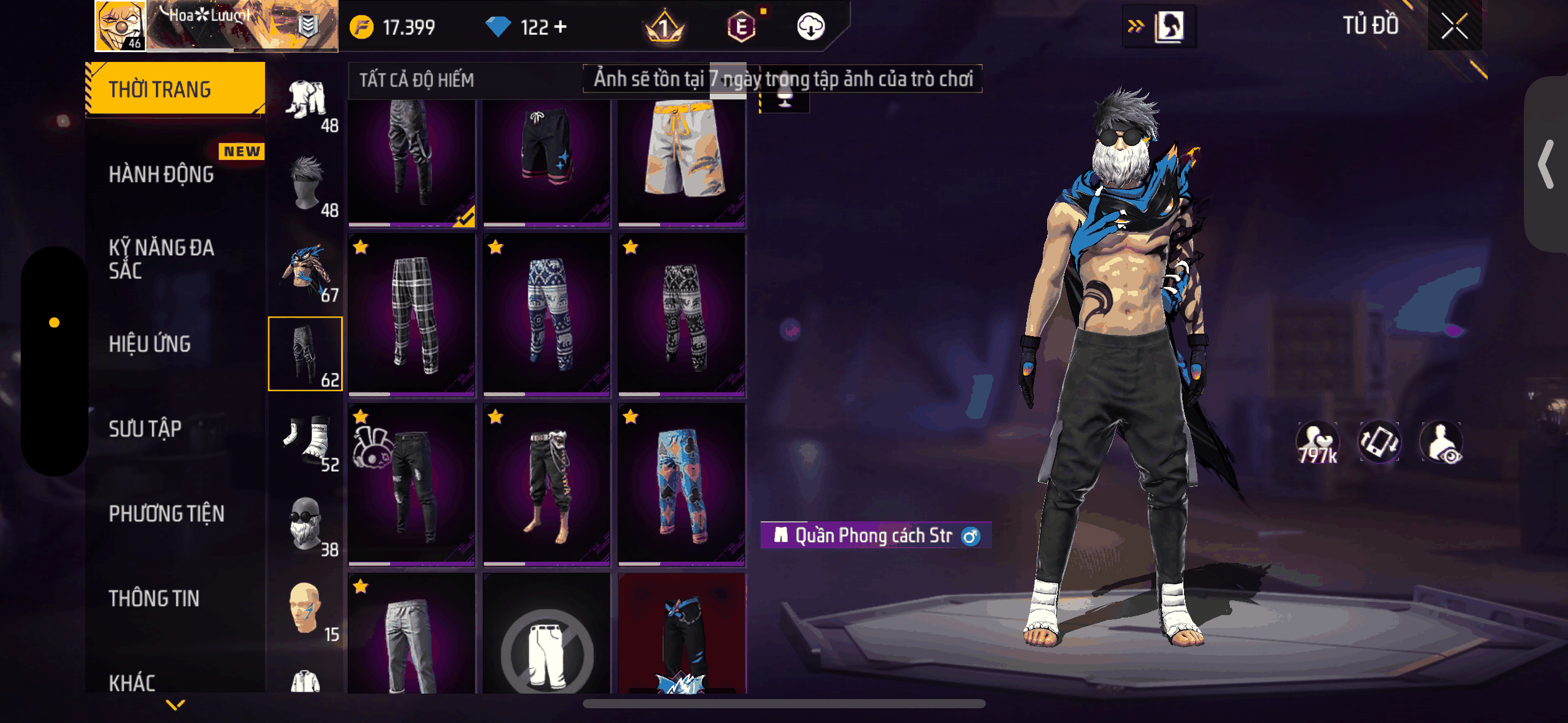Open the beard mask face category
This screenshot has height=723, width=1568.
click(x=306, y=524)
